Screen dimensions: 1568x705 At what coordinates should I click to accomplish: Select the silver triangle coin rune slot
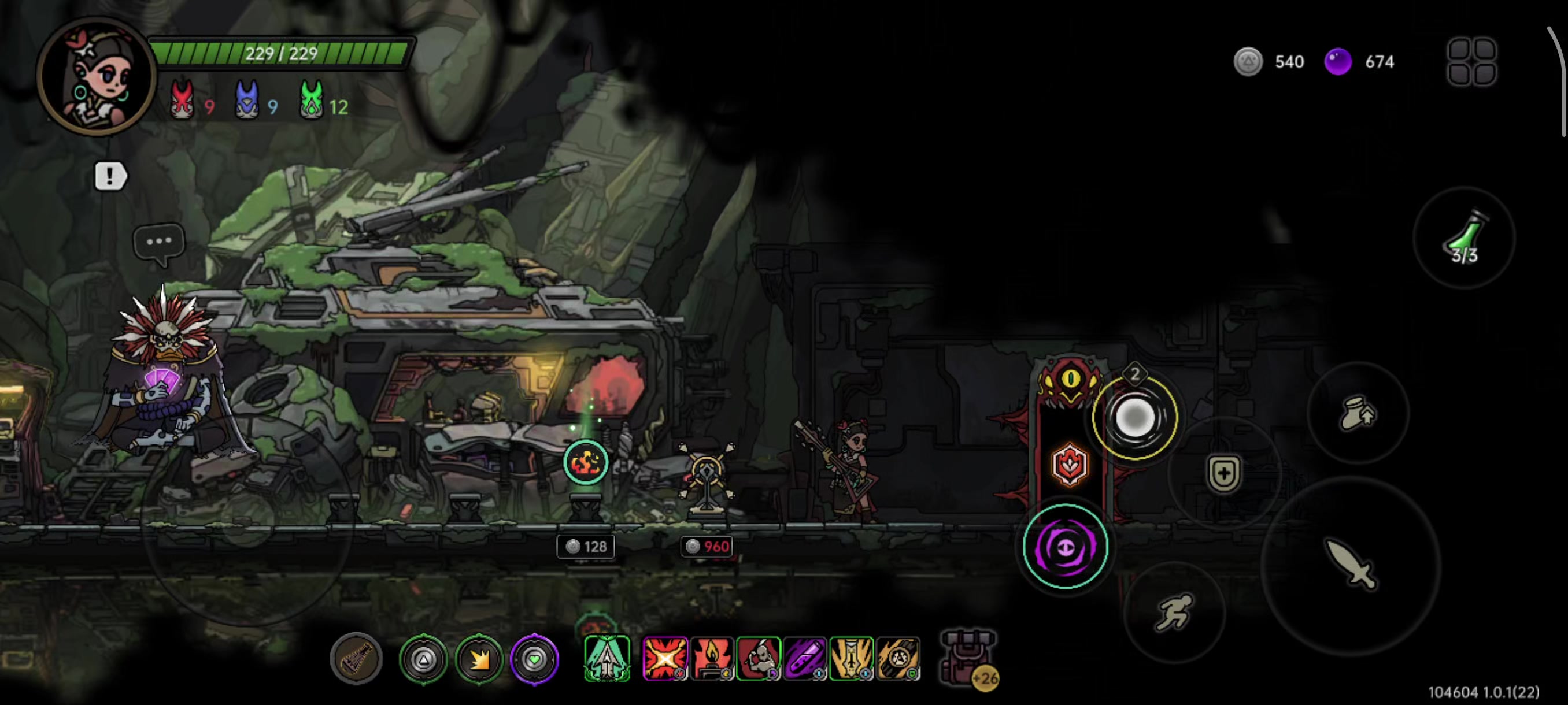tap(424, 659)
